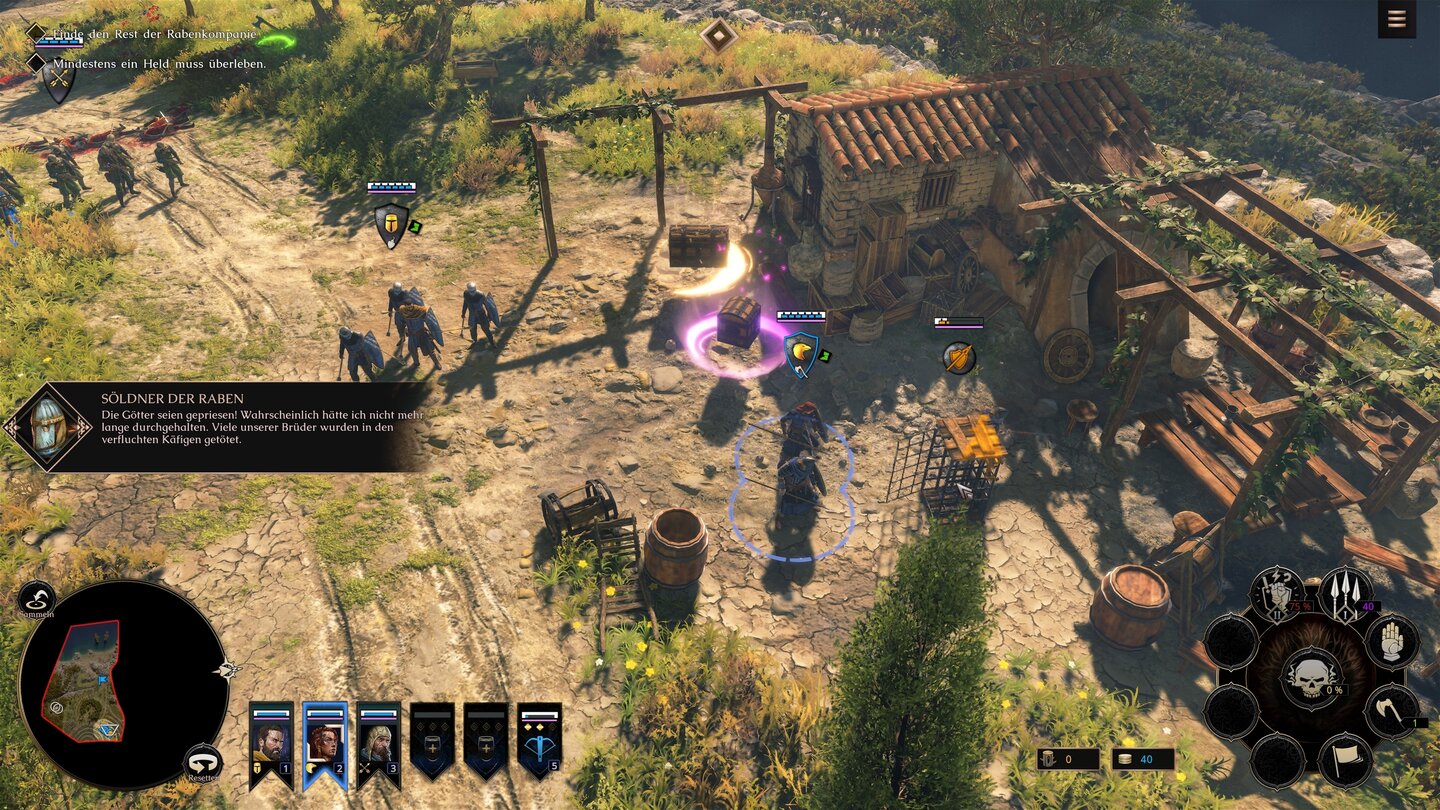Image resolution: width=1440 pixels, height=810 pixels.
Task: Select the red-haired hero banner numbered 2
Action: (325, 742)
